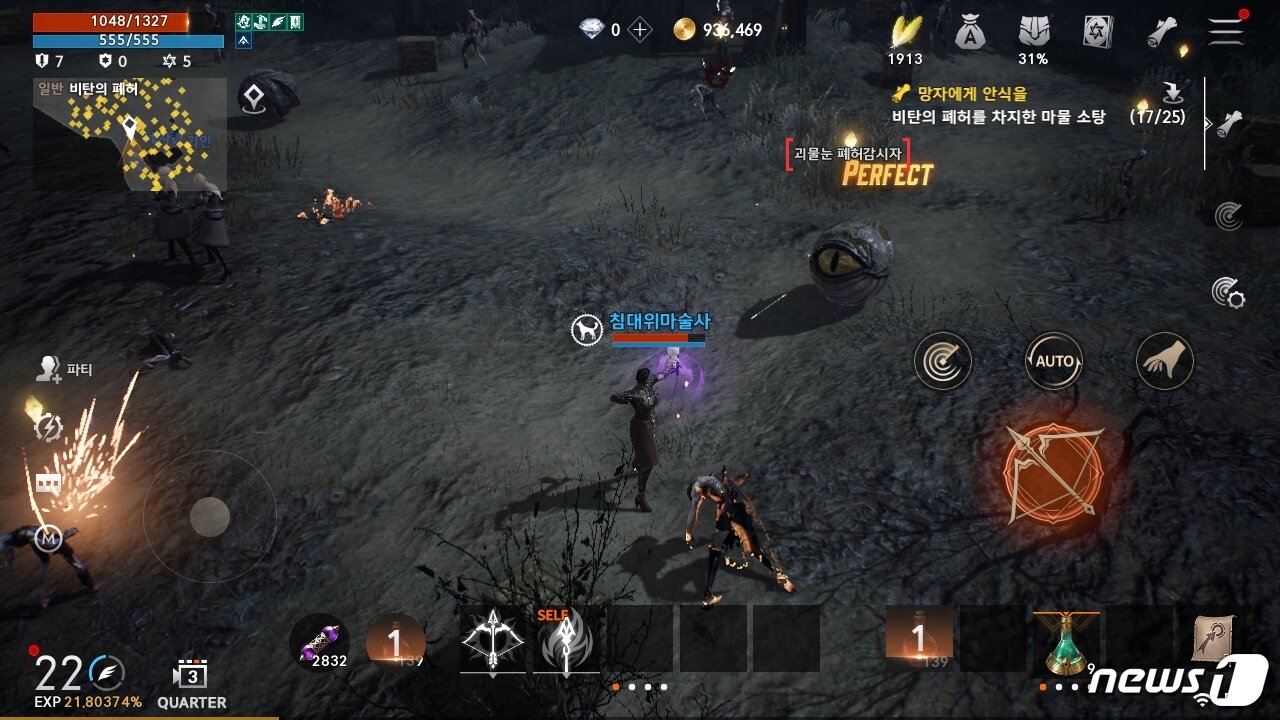Click the location pin waypoint button
Viewport: 1280px width, 720px height.
tap(252, 97)
